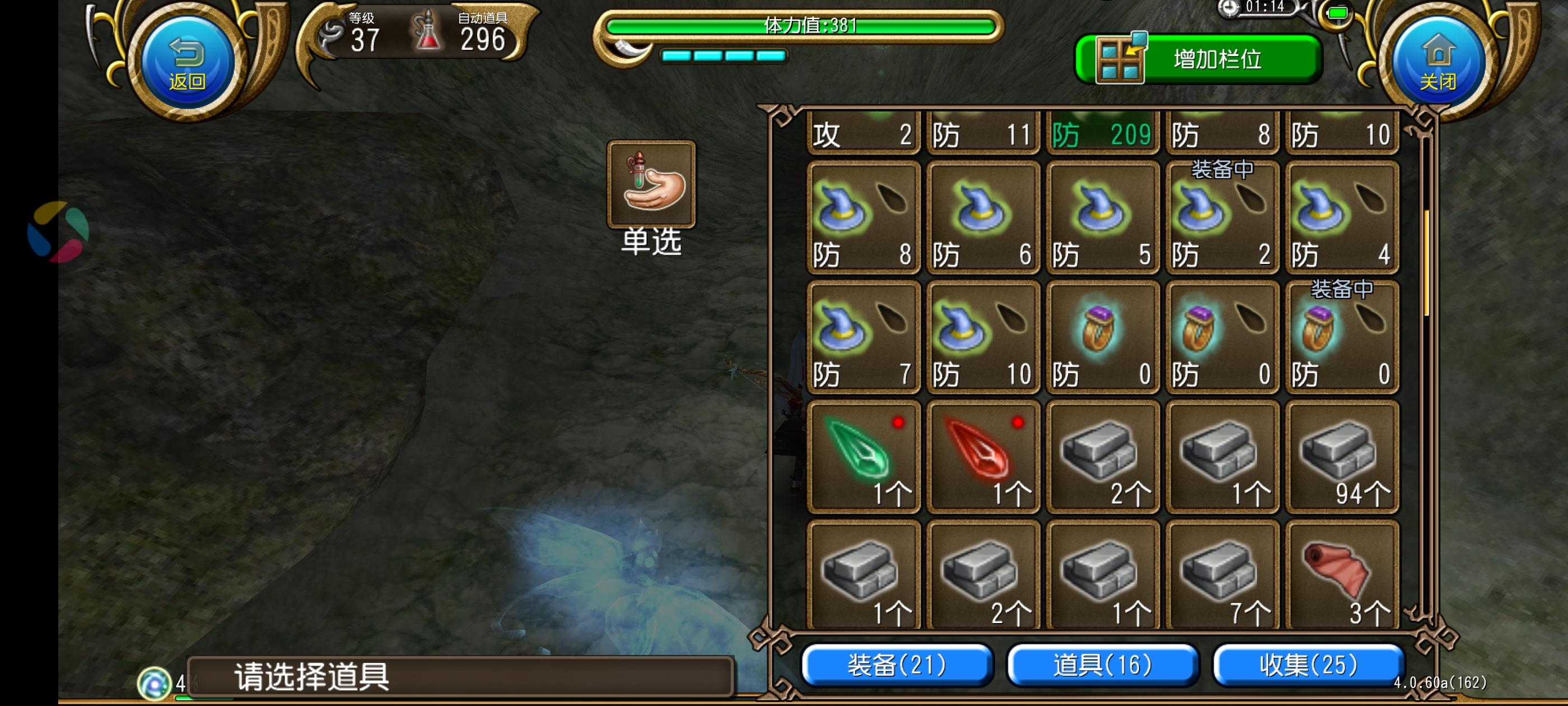Tap the equipped wizard hat marked 装备中
This screenshot has width=1568, height=706.
pos(1222,219)
